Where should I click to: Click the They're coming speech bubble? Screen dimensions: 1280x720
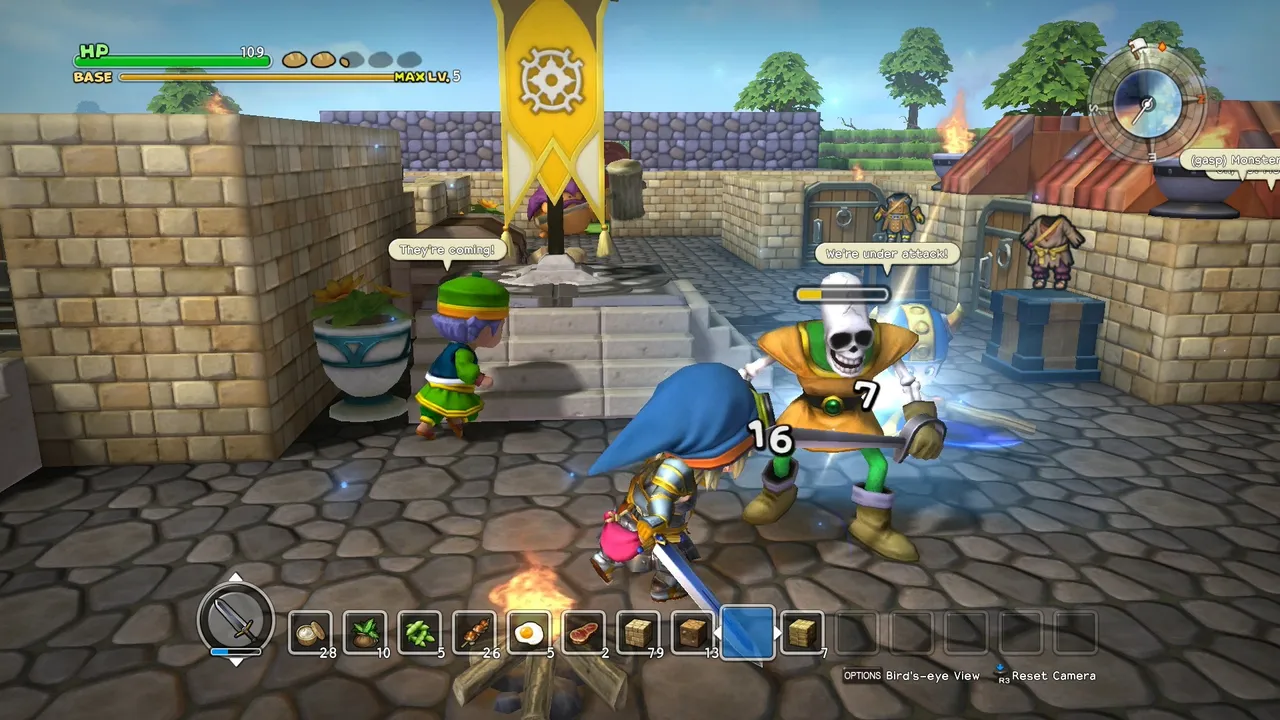[x=447, y=250]
